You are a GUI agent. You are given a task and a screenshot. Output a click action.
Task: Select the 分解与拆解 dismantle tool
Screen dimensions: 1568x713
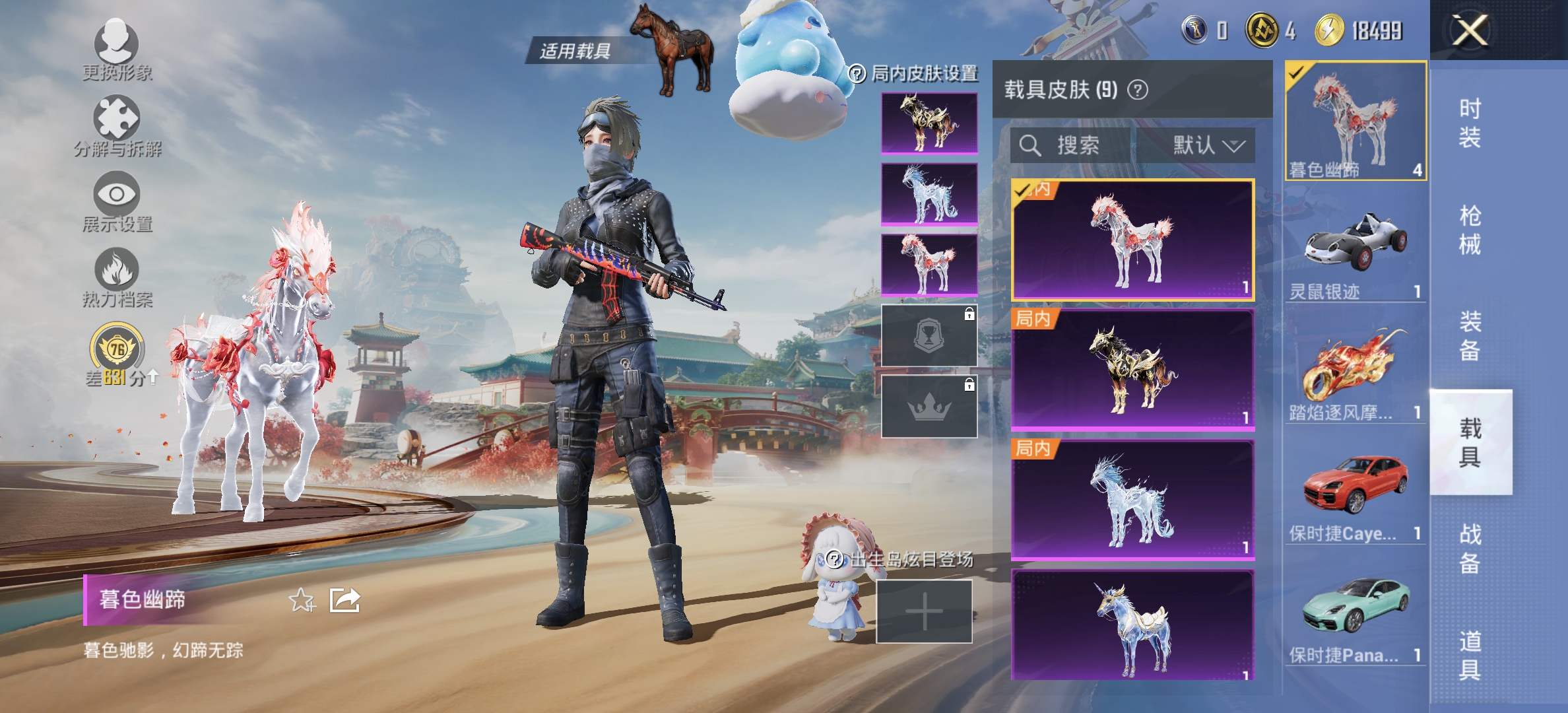(117, 127)
